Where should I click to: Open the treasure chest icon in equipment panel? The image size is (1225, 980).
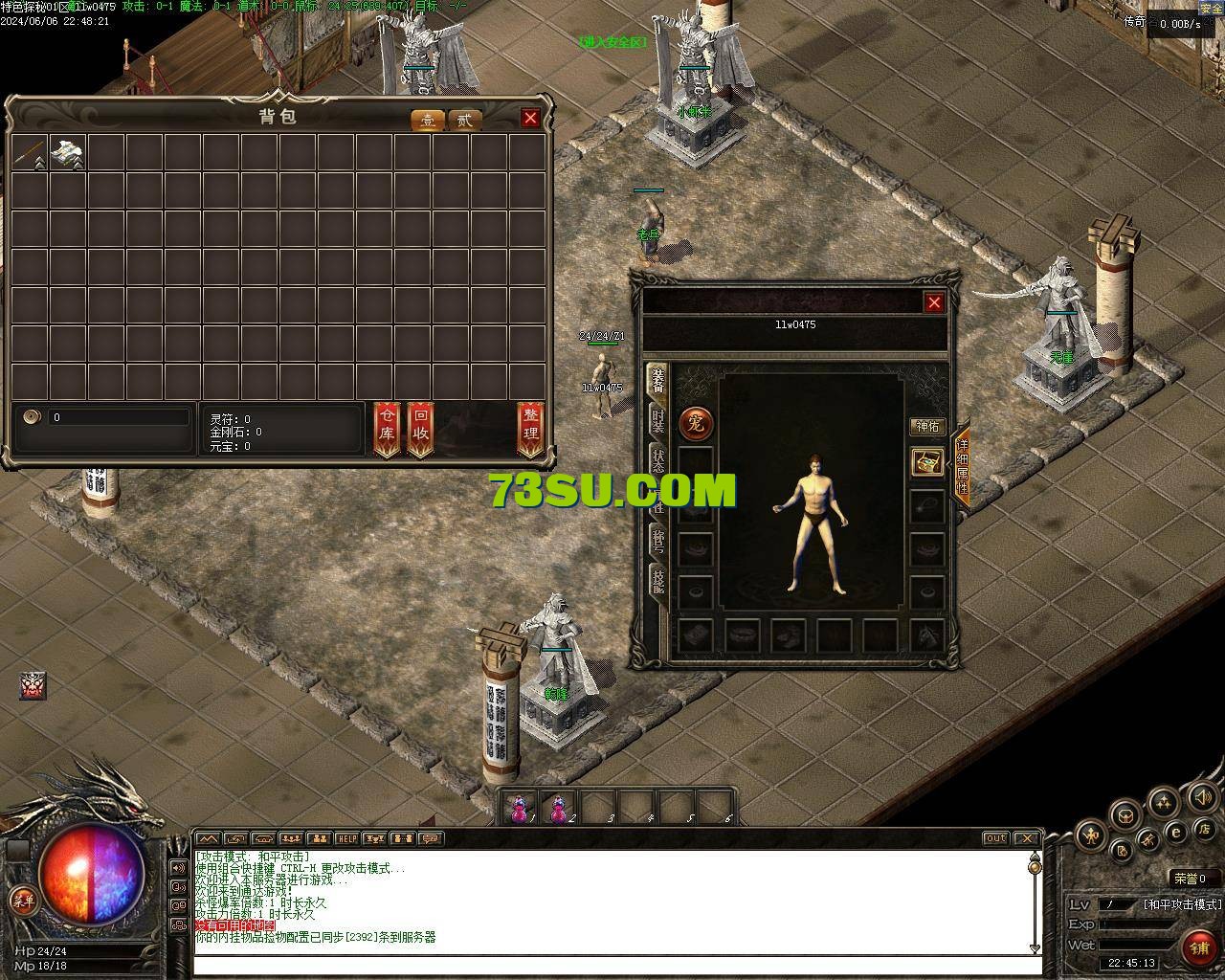coord(926,462)
